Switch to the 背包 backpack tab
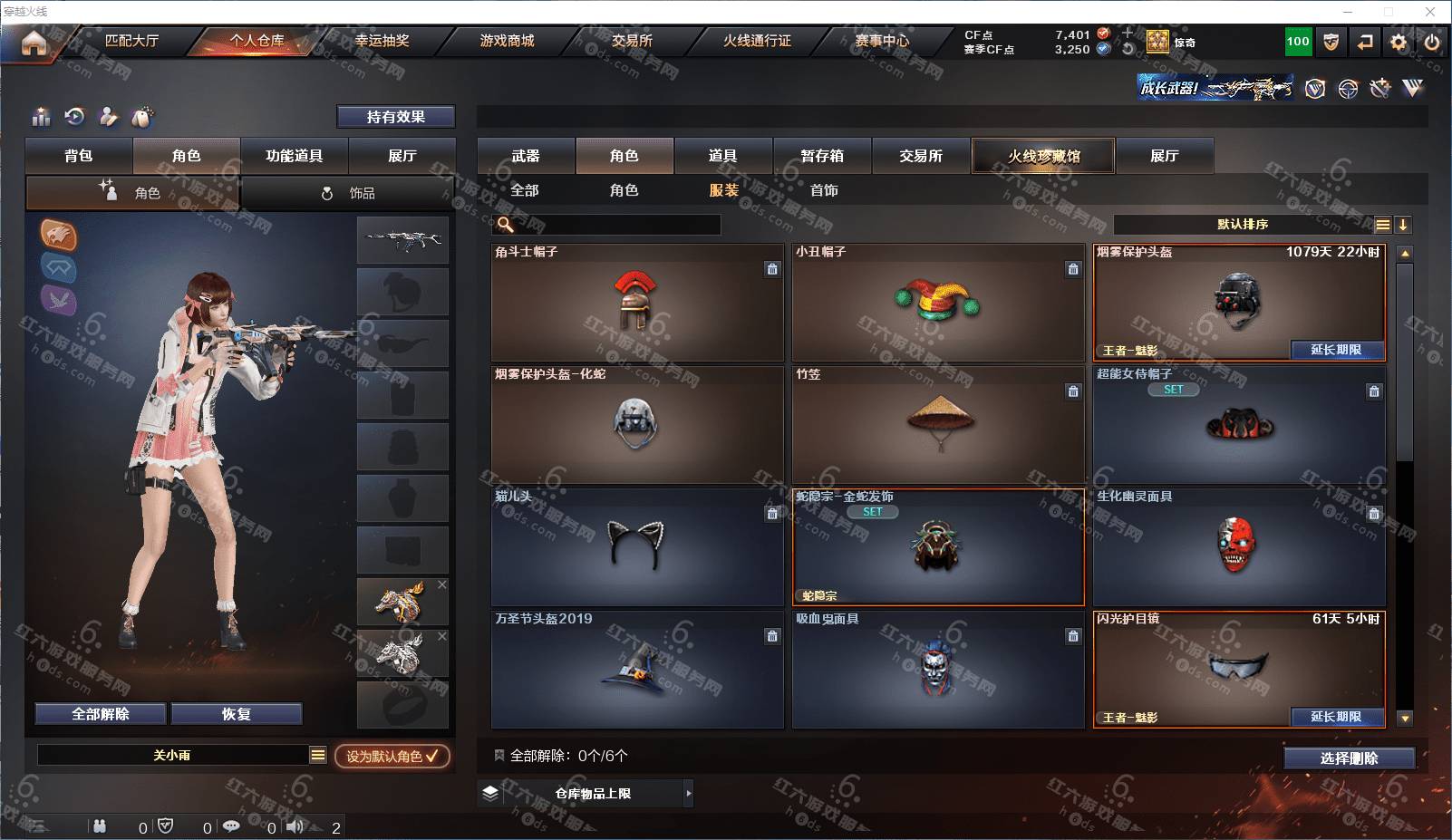This screenshot has width=1452, height=840. click(x=79, y=156)
